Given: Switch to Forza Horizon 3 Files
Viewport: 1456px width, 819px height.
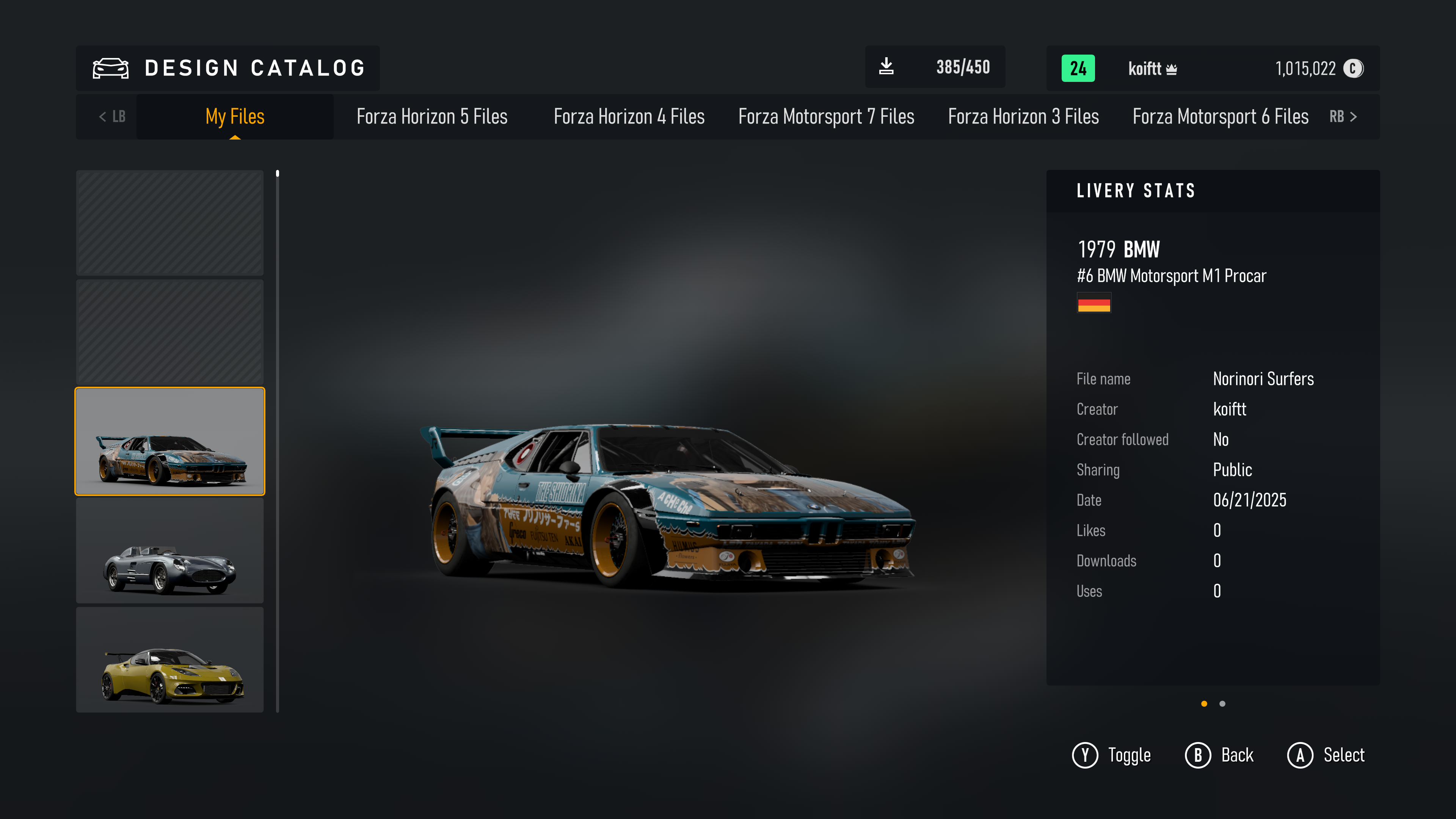Looking at the screenshot, I should pos(1023,116).
